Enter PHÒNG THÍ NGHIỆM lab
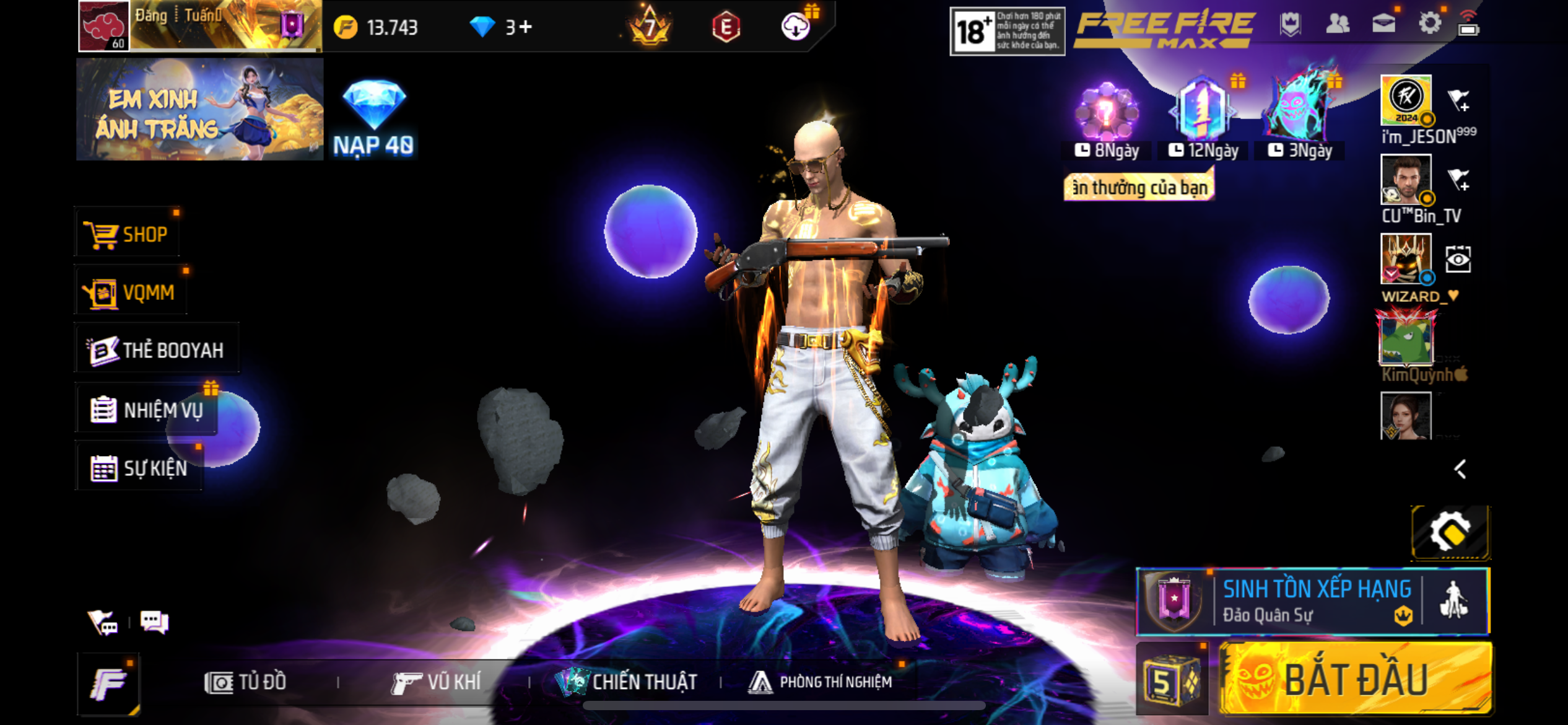 [x=821, y=682]
